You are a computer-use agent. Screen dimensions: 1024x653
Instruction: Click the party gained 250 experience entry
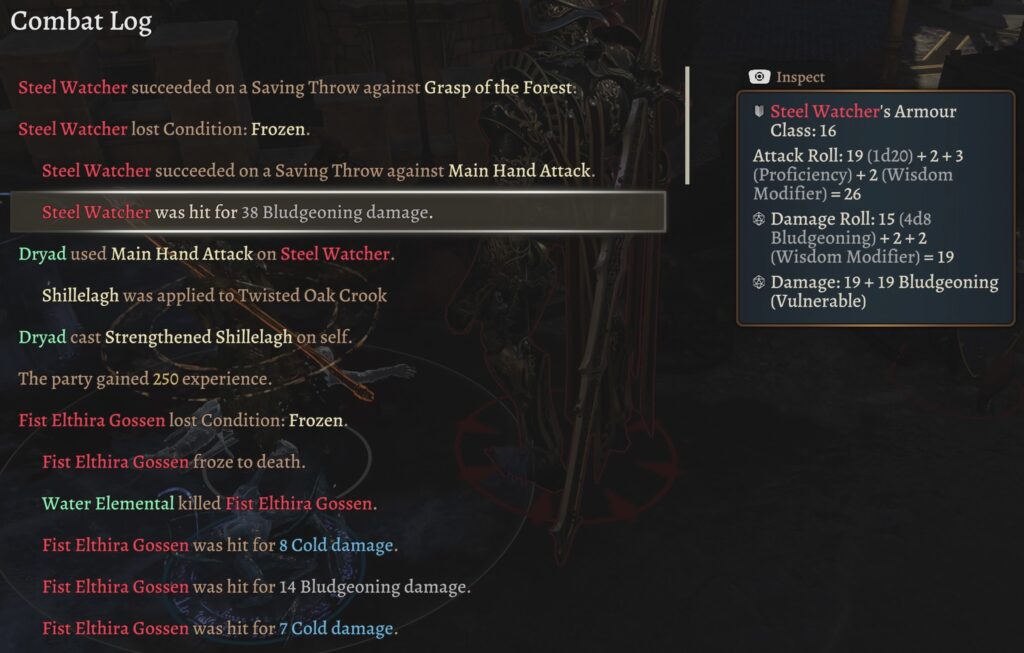click(145, 379)
